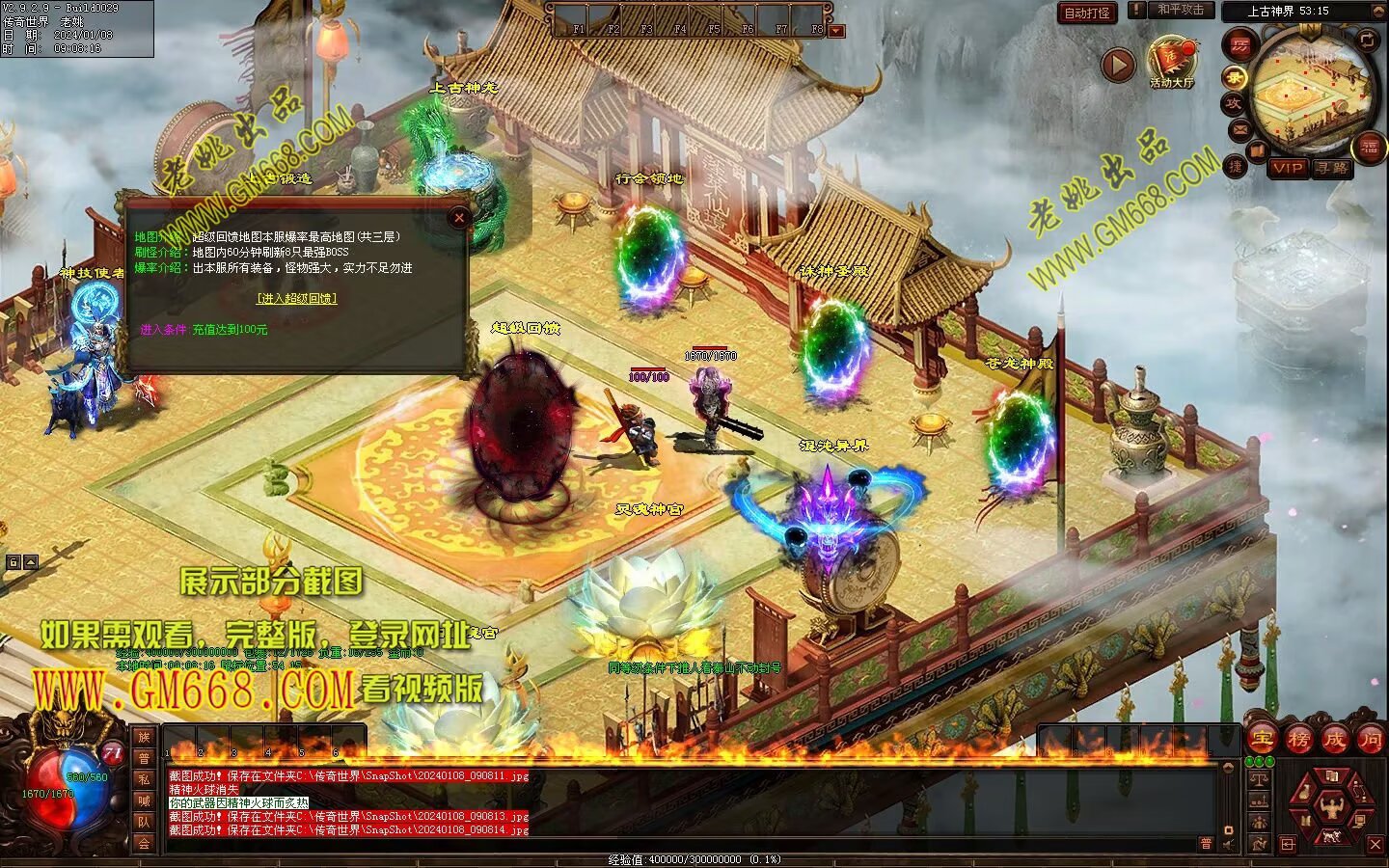Open the 宝 treasure shop button

pyautogui.click(x=1261, y=740)
